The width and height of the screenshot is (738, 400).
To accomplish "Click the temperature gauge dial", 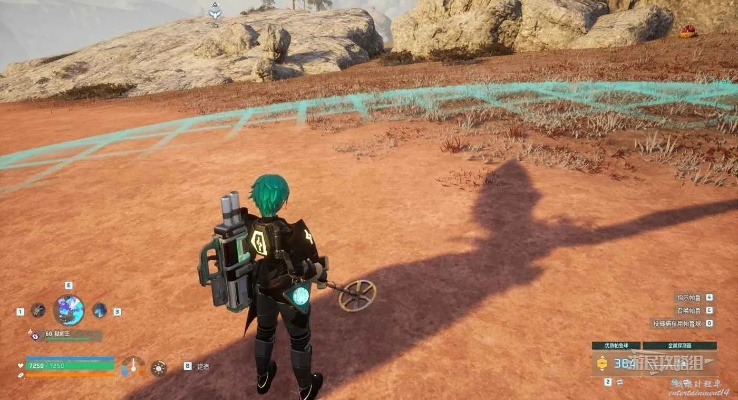I will click(x=133, y=366).
